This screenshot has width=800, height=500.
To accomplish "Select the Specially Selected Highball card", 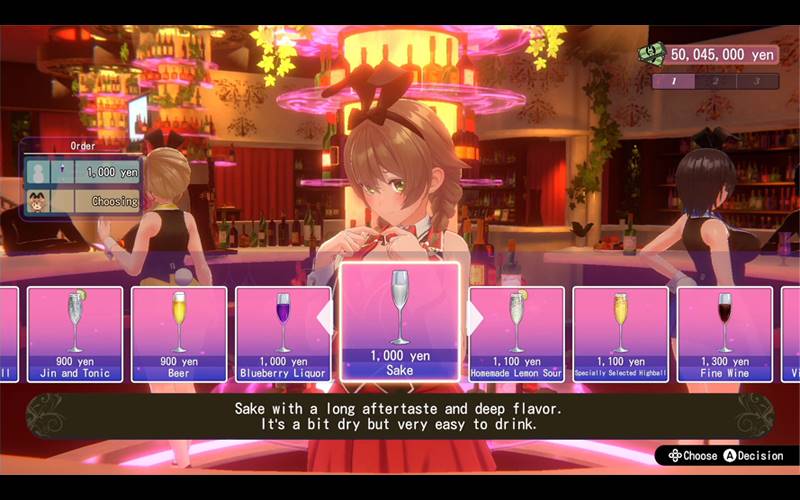I will (x=621, y=334).
